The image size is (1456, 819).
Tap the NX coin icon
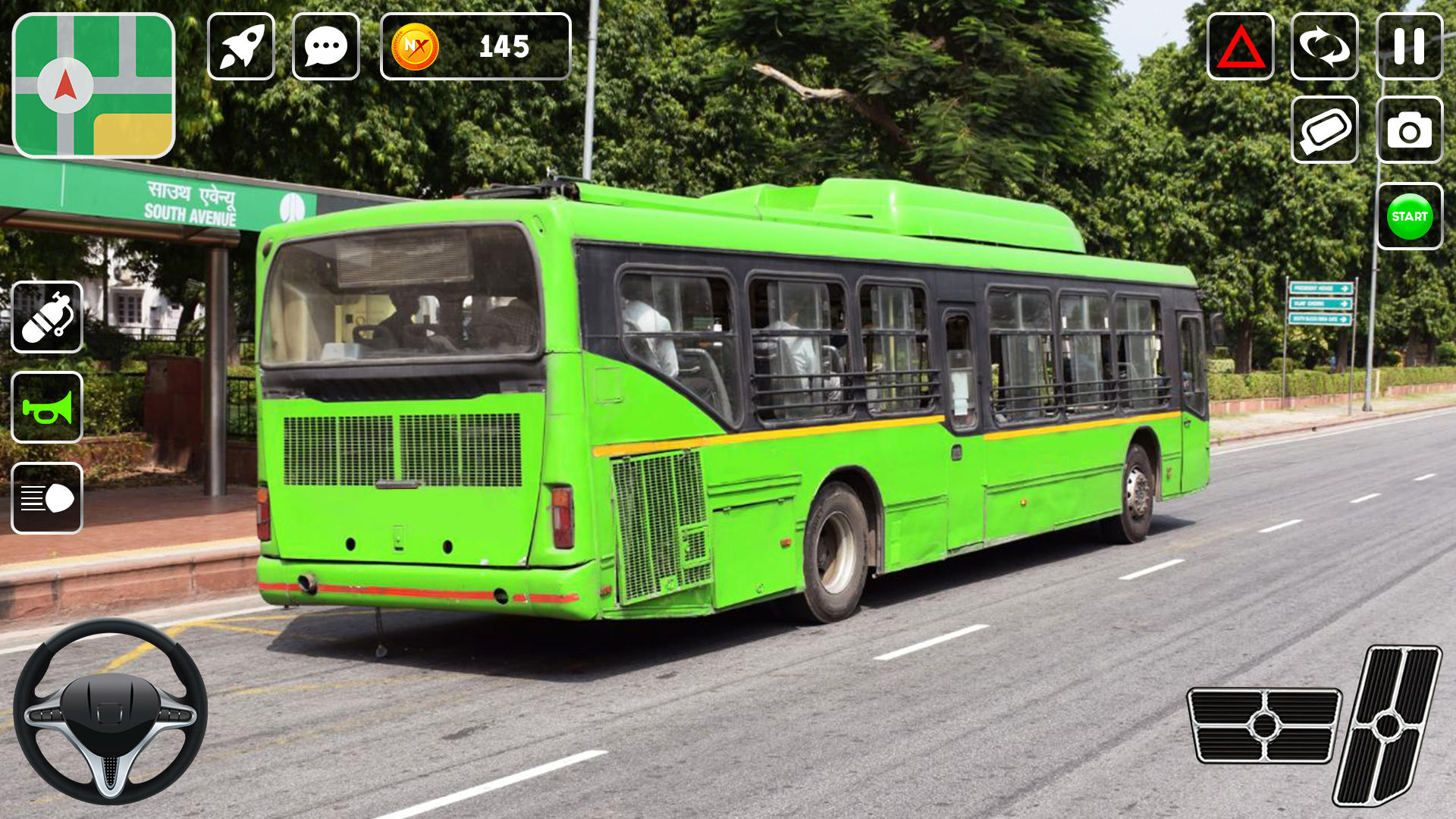coord(413,47)
